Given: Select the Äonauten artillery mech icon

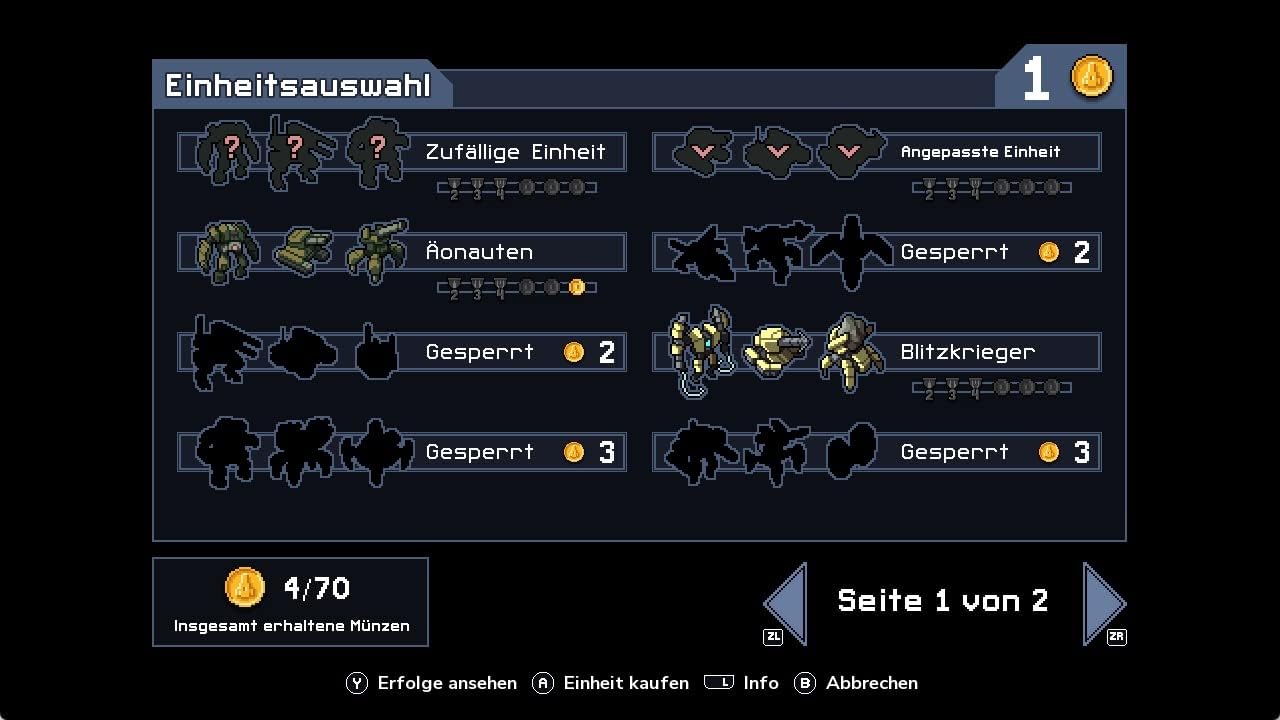Looking at the screenshot, I should pyautogui.click(x=377, y=252).
